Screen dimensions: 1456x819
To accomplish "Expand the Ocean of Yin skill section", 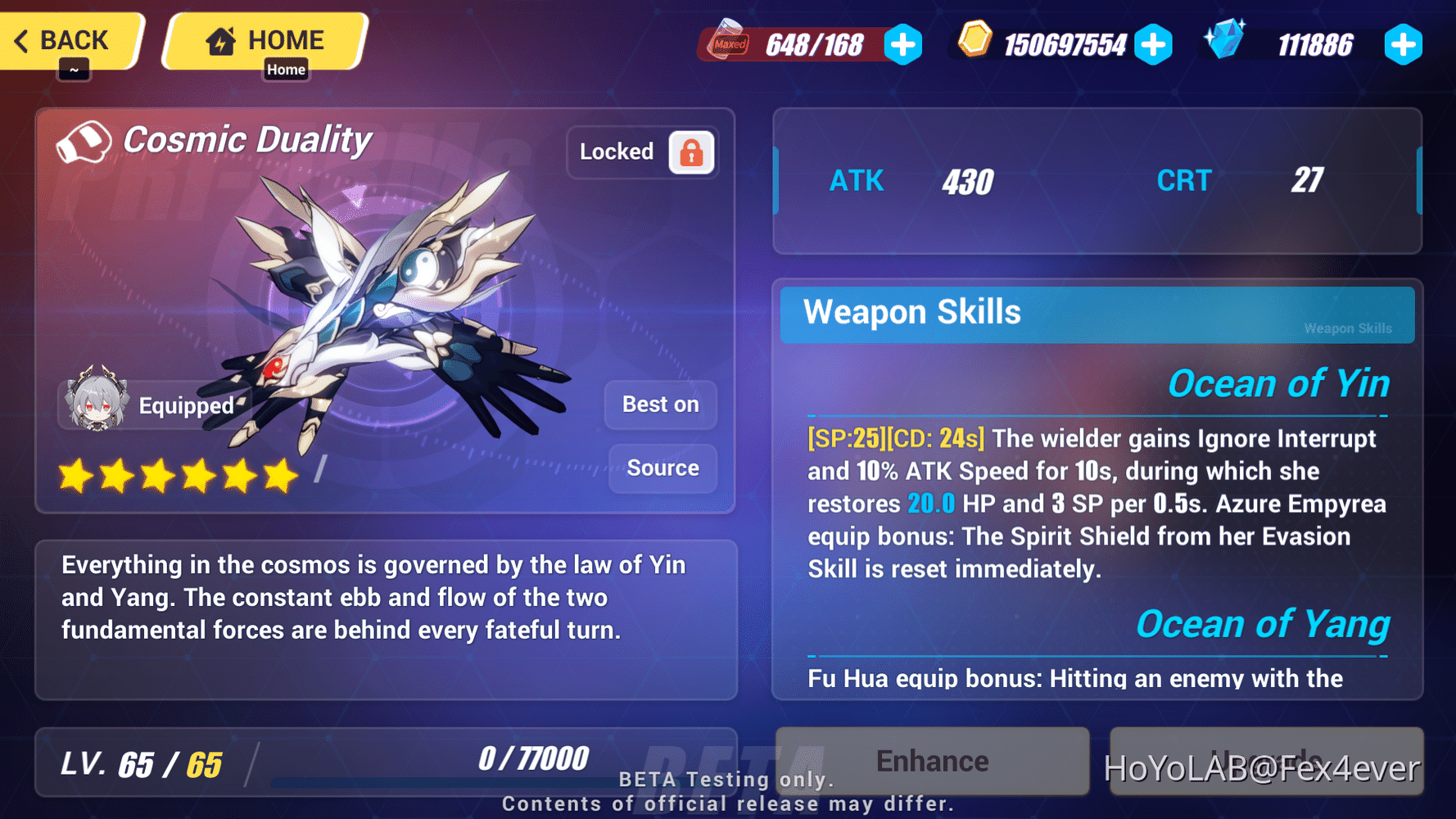I will click(1279, 382).
